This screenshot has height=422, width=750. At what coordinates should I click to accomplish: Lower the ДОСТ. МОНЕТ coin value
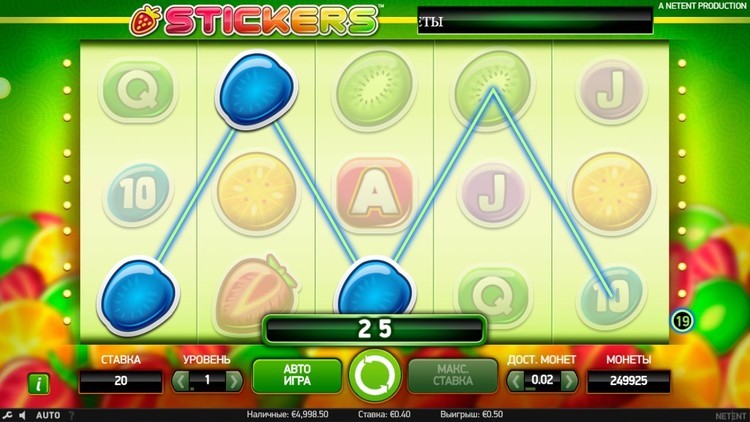515,381
